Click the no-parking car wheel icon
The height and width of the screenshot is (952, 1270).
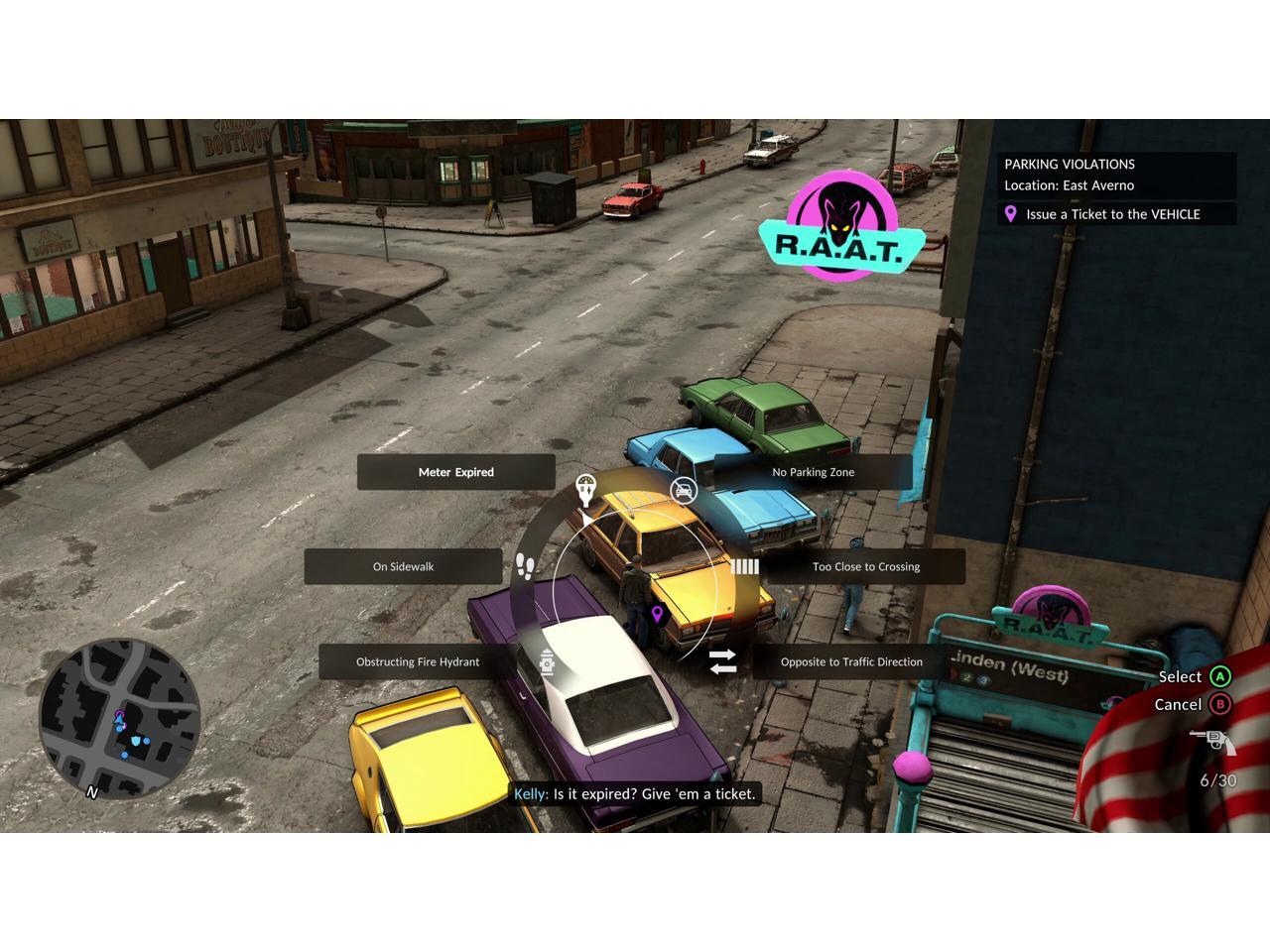click(684, 490)
